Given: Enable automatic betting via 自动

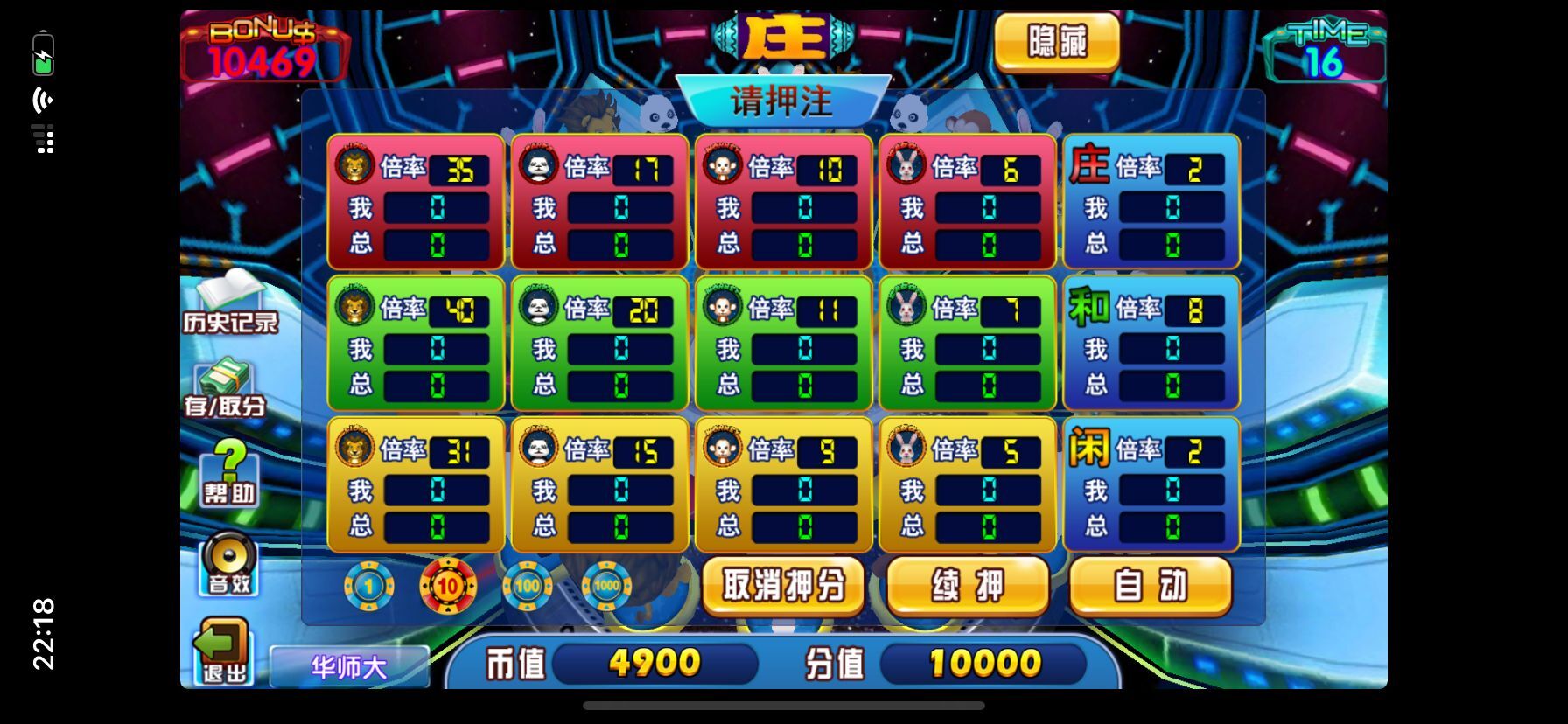Looking at the screenshot, I should point(1151,587).
